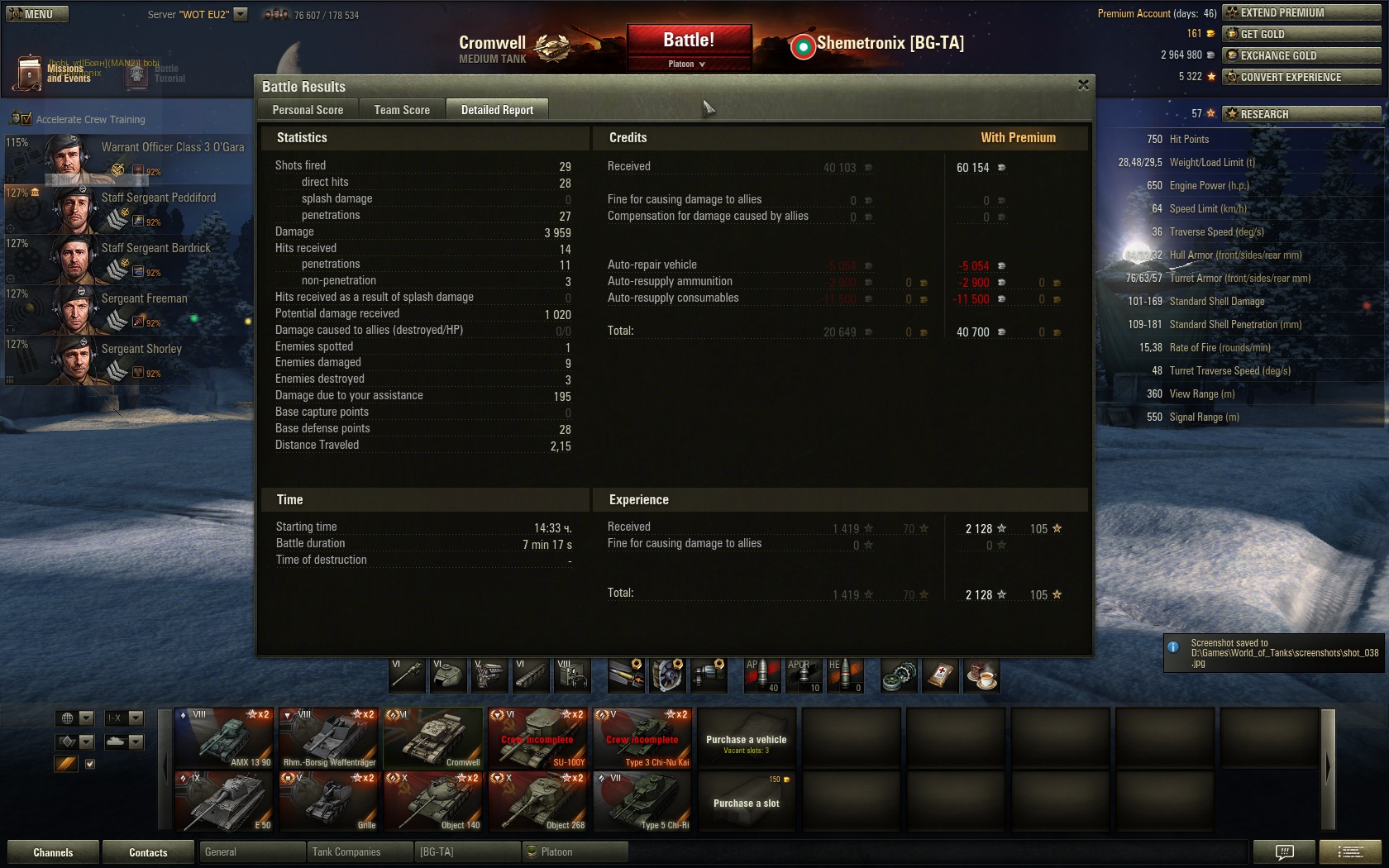Purchase a vehicle slot tile
The image size is (1389, 868).
(x=747, y=801)
